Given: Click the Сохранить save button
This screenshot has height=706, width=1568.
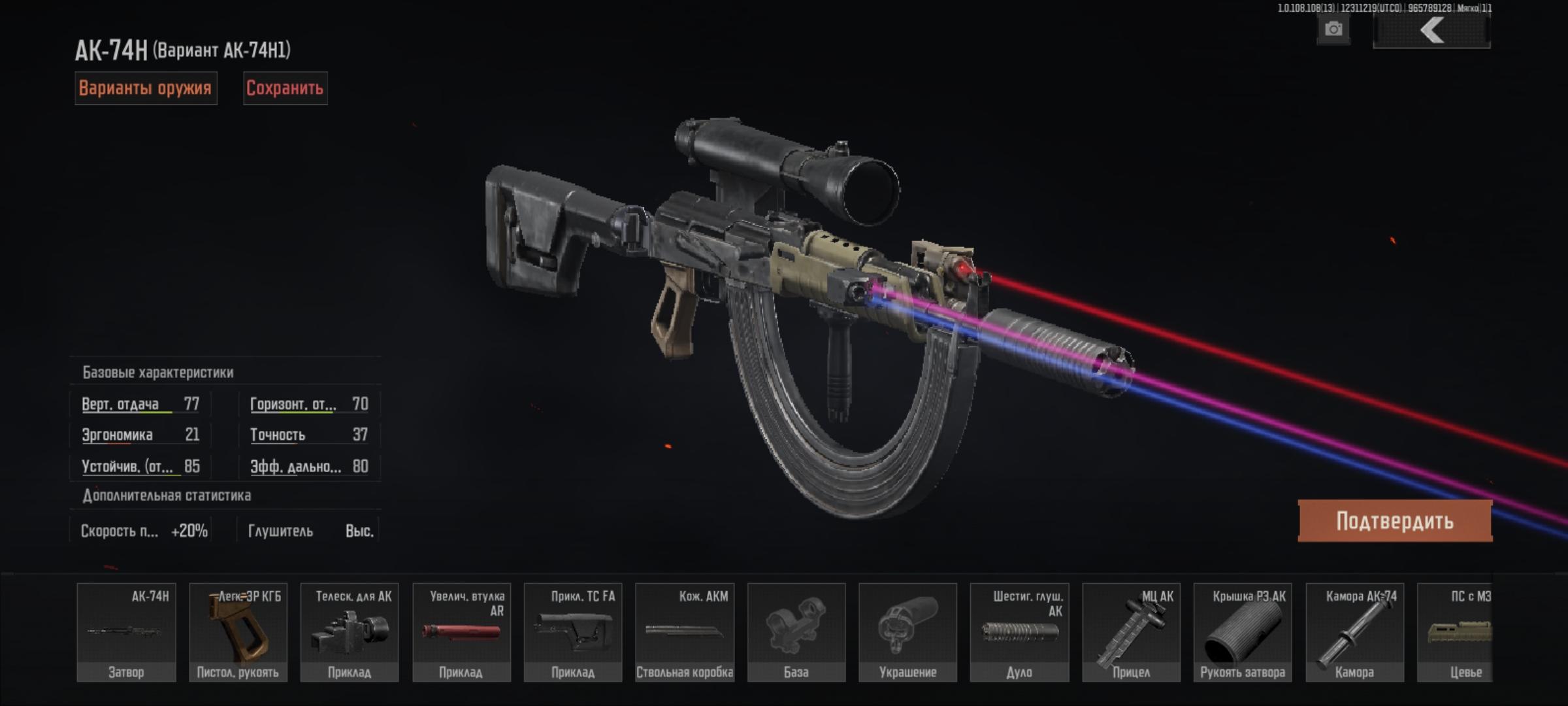Looking at the screenshot, I should pos(285,88).
